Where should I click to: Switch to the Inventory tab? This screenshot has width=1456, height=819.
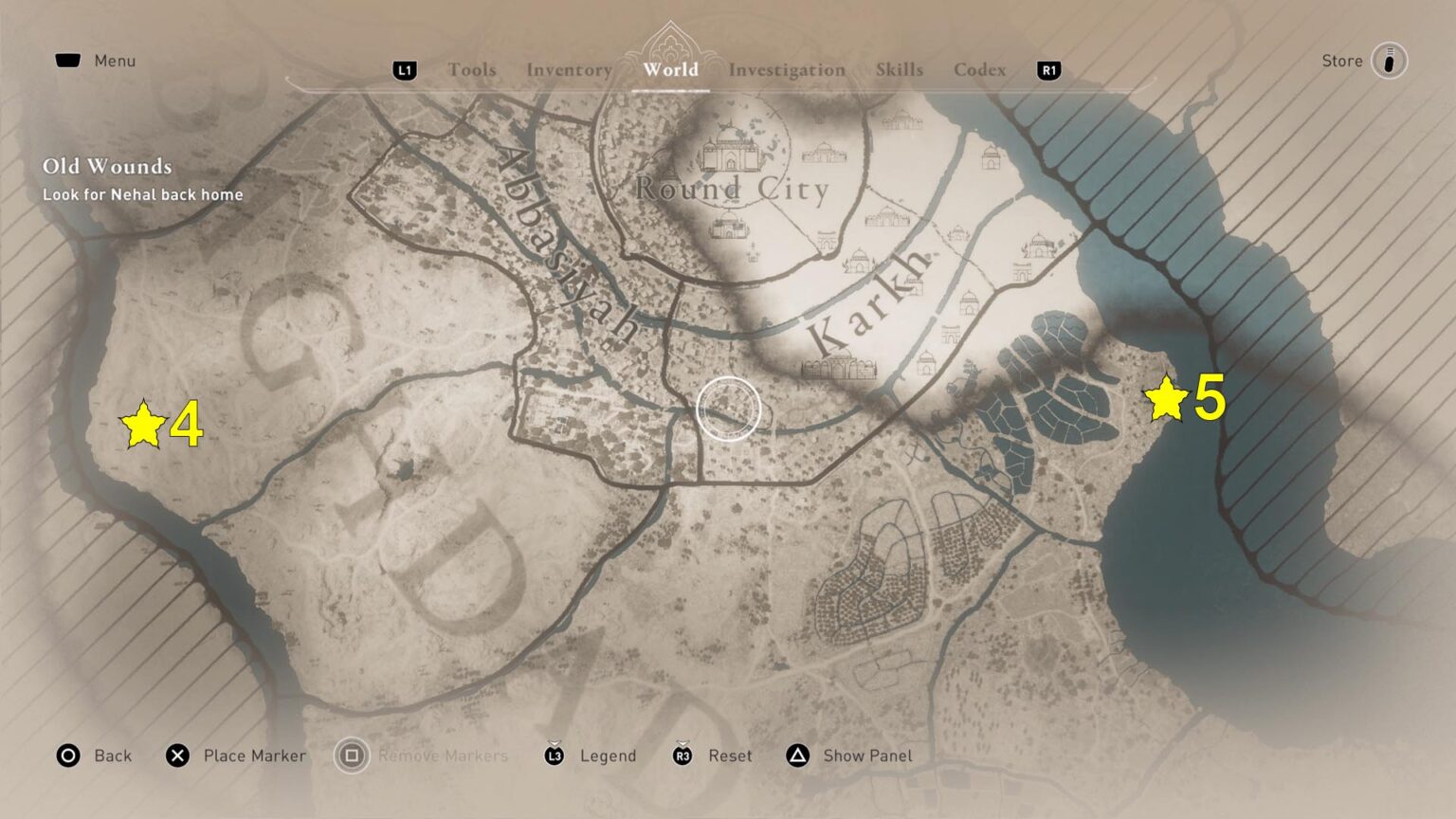(568, 70)
